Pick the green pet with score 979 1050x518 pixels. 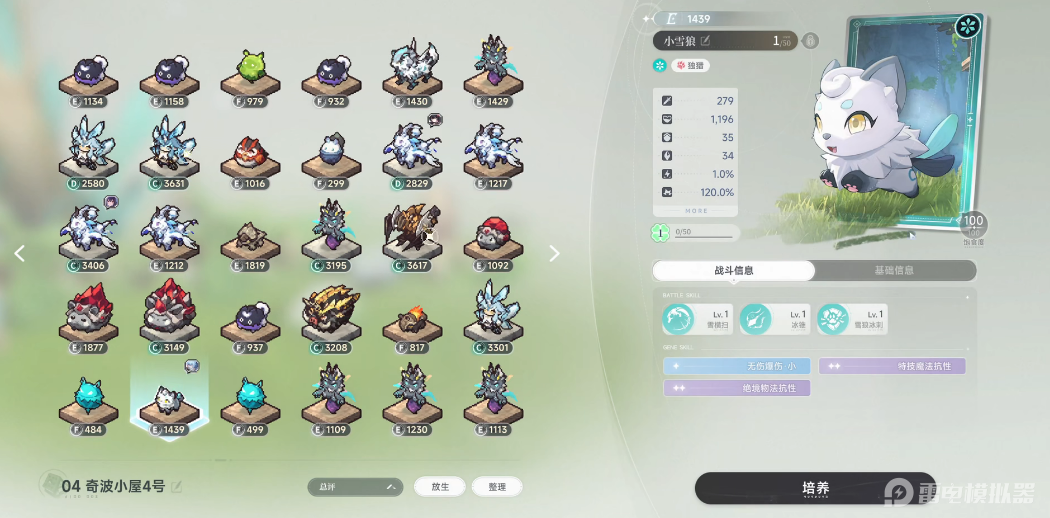[250, 70]
